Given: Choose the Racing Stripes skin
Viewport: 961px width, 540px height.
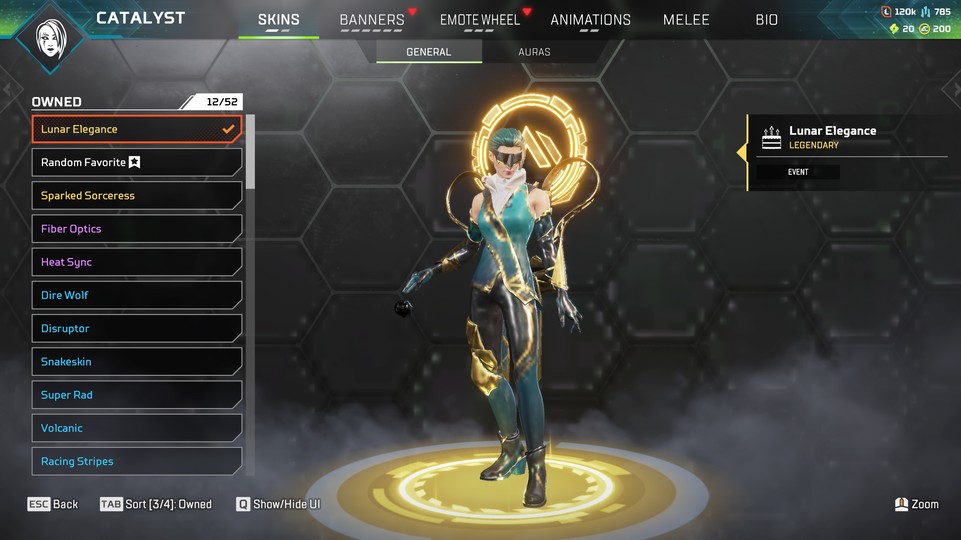Looking at the screenshot, I should coord(137,461).
